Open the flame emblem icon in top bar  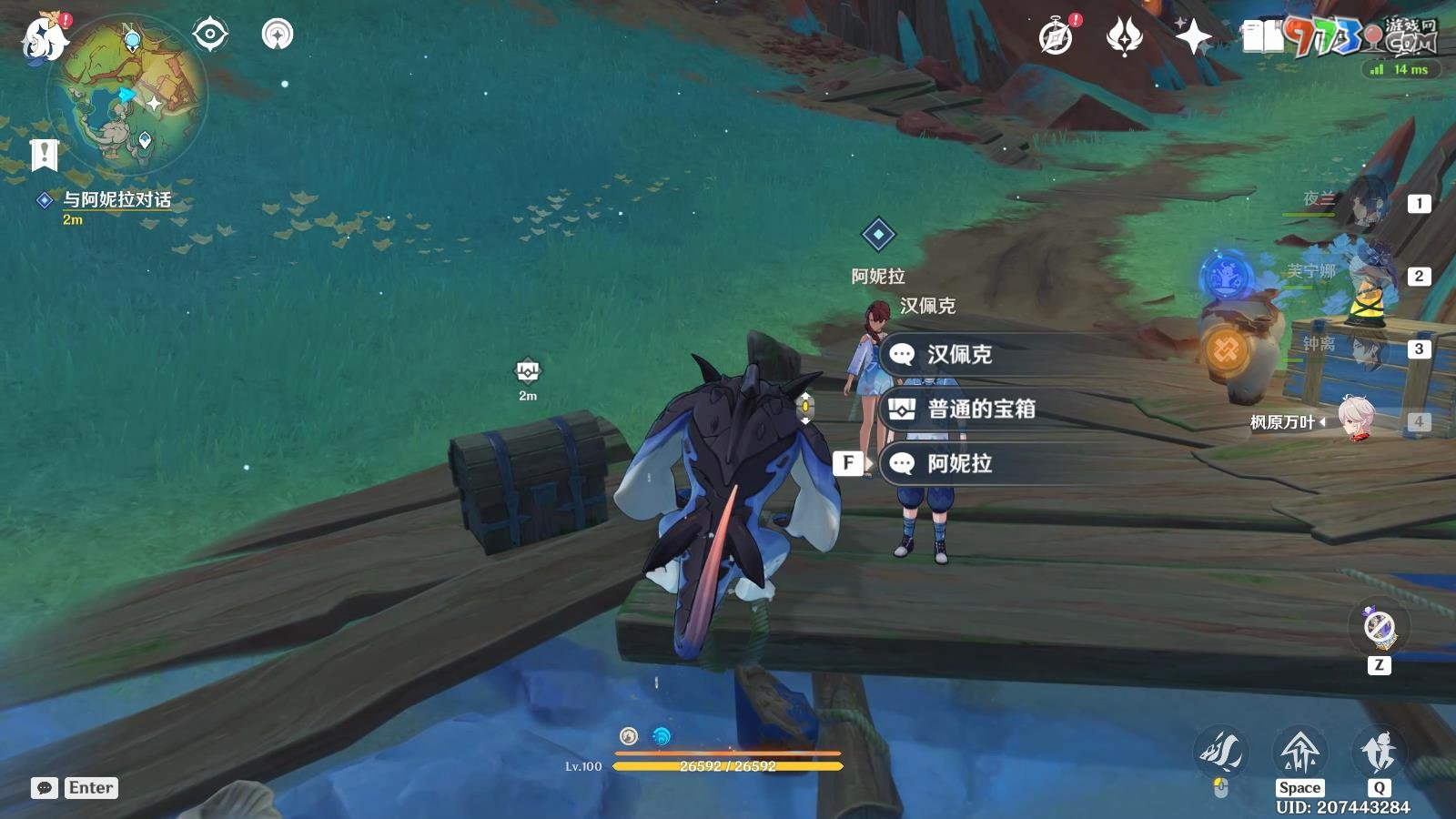click(x=1124, y=37)
